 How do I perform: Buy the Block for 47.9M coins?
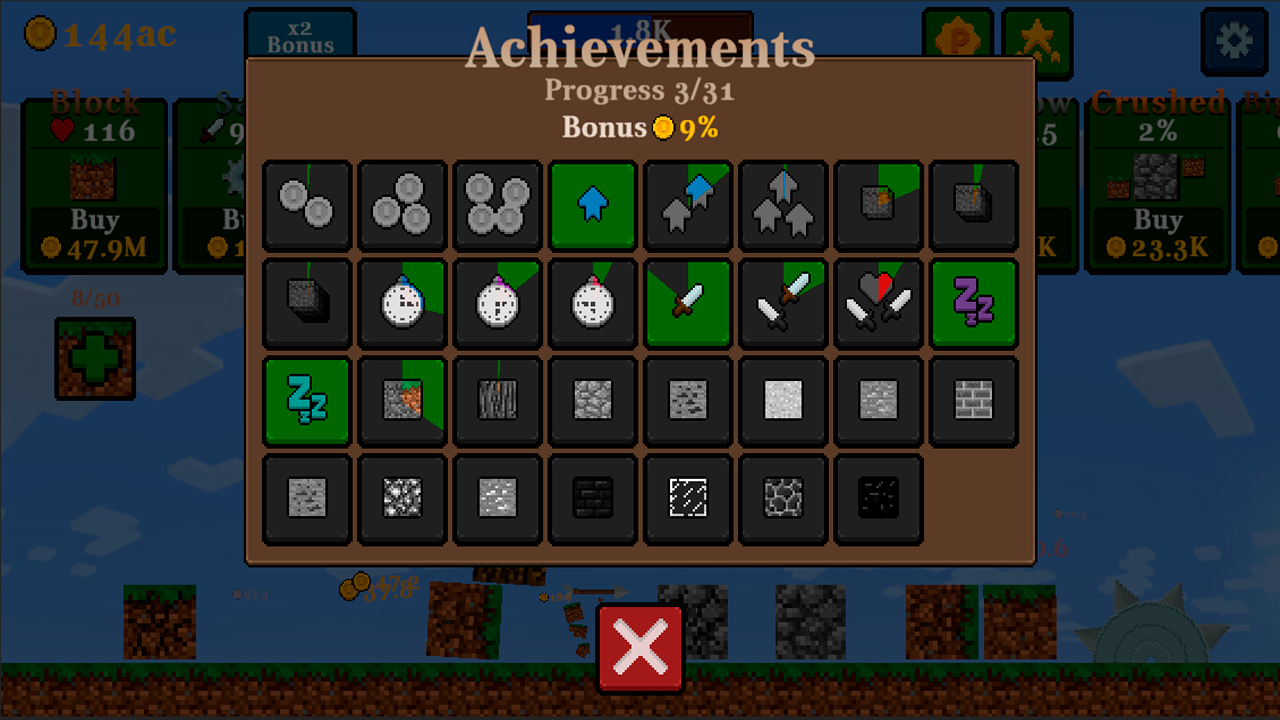pyautogui.click(x=95, y=232)
